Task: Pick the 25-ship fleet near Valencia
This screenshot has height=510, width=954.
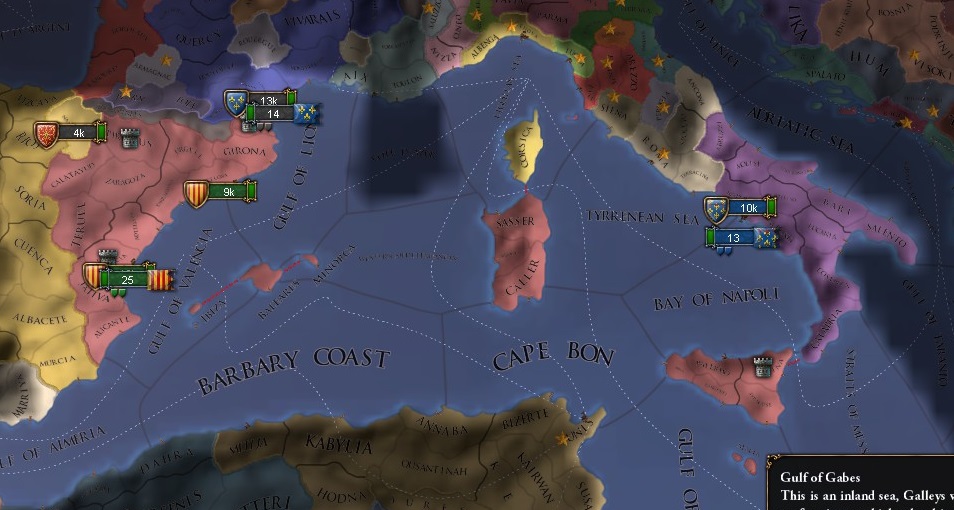Action: tap(126, 279)
